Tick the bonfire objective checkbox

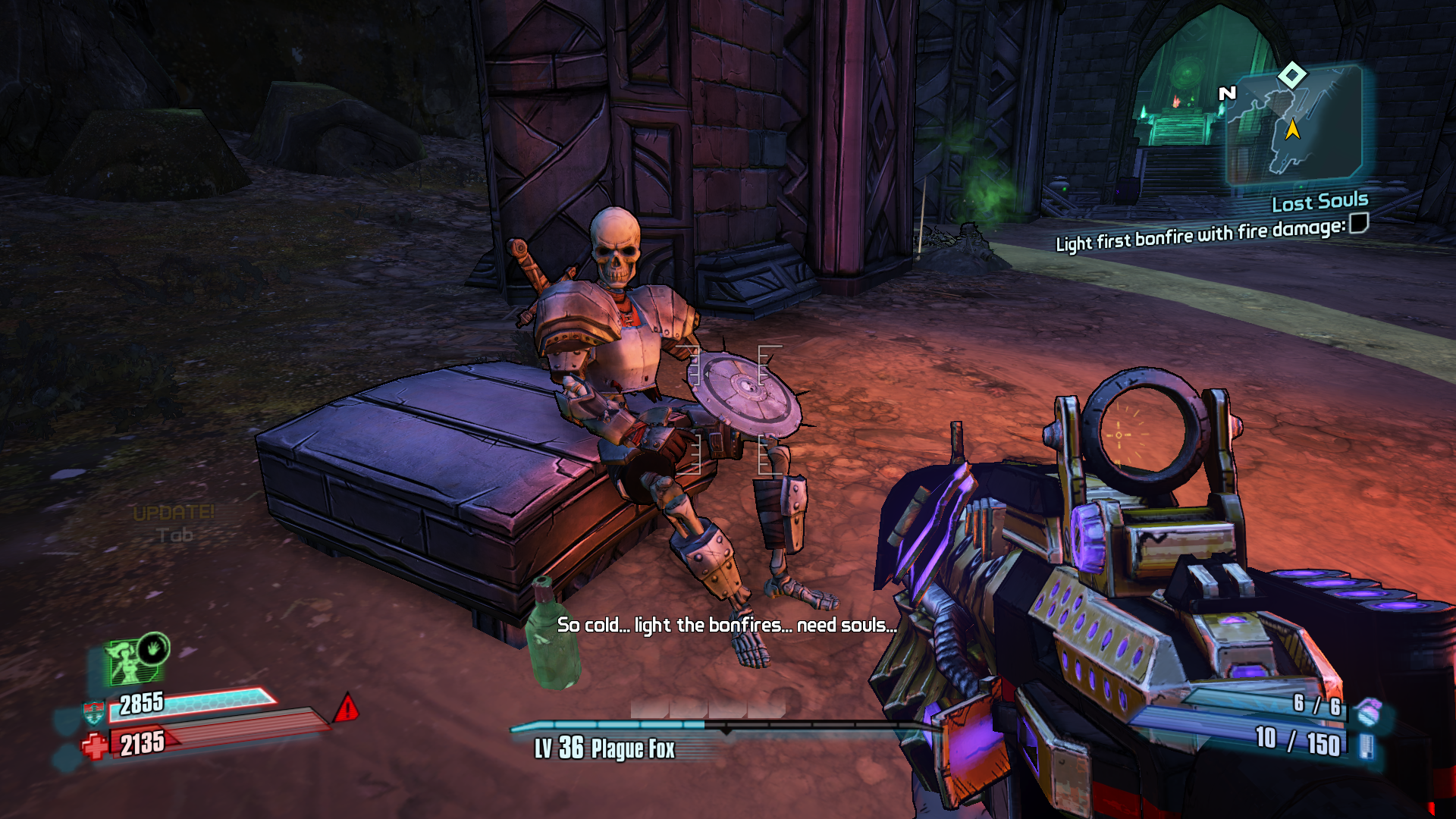tap(1359, 223)
